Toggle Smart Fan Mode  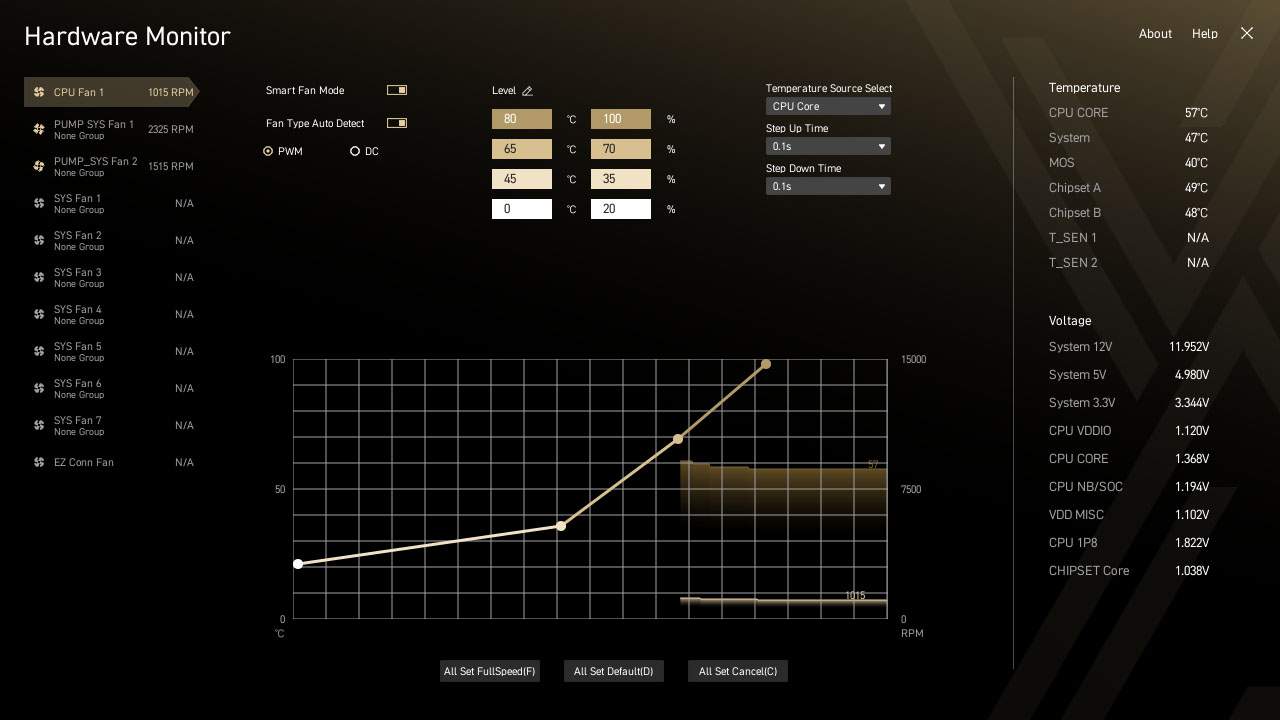[x=397, y=90]
